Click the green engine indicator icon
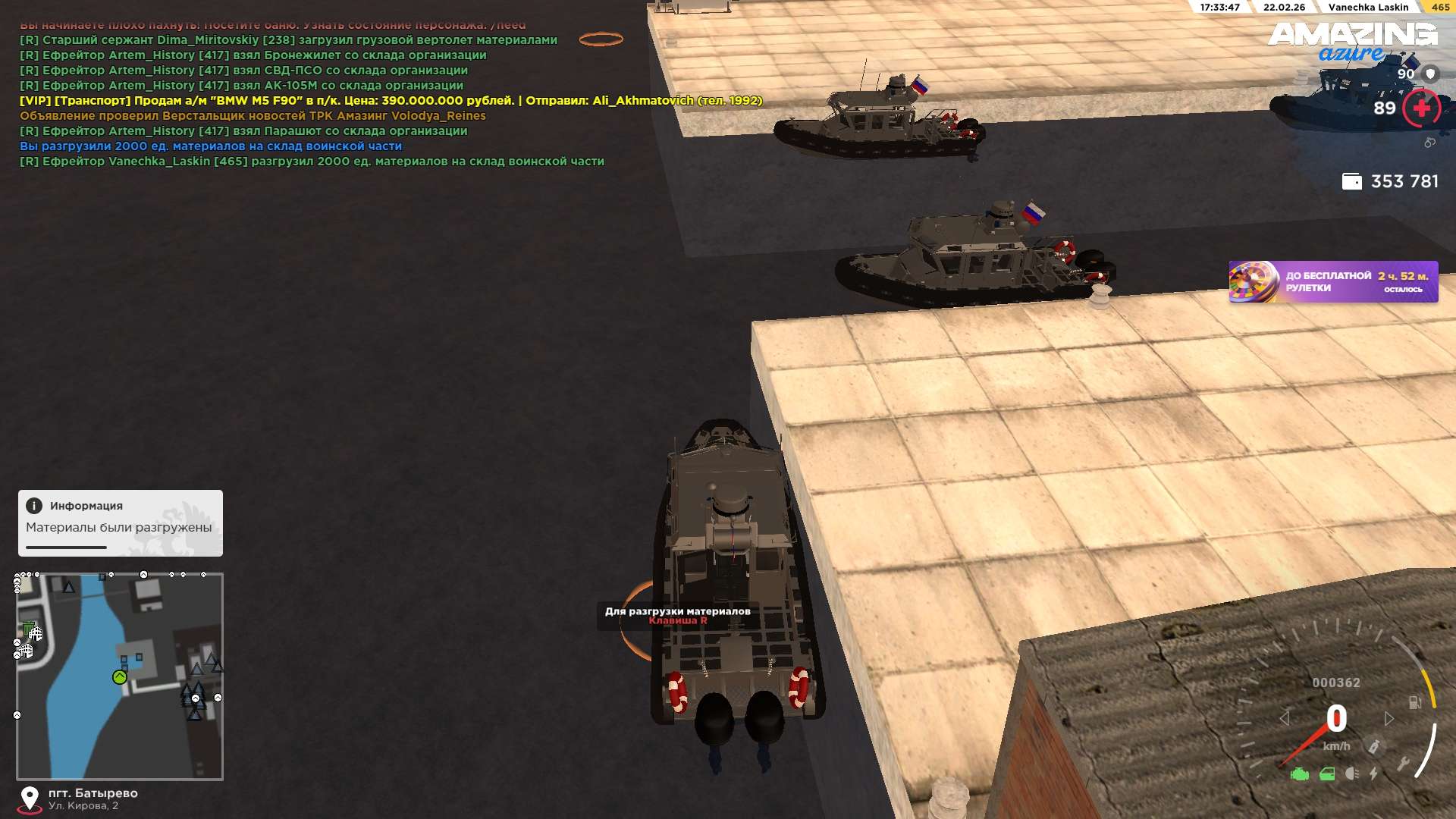 coord(1299,774)
